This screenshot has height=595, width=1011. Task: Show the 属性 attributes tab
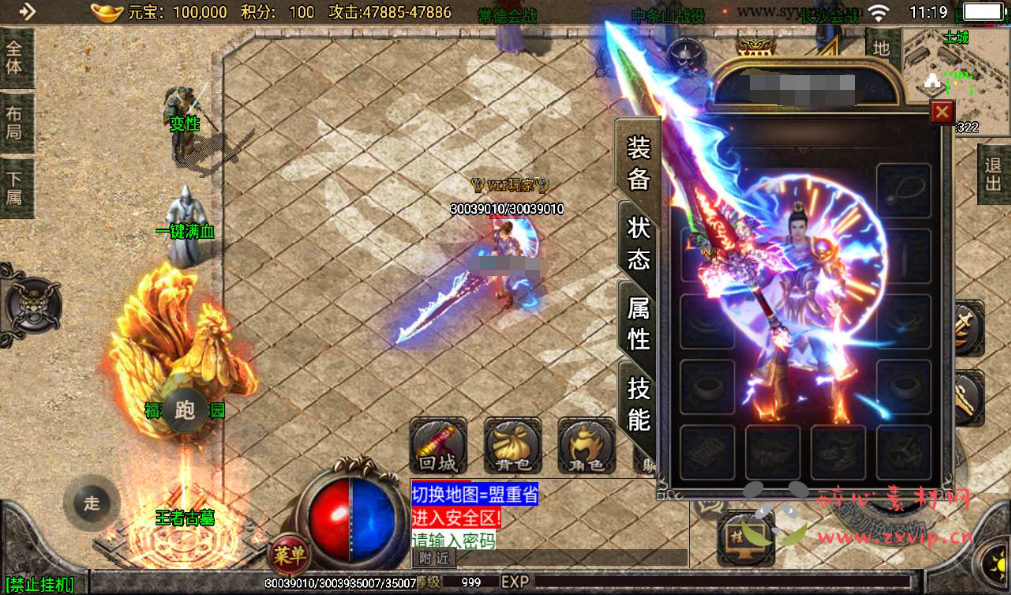pos(638,323)
